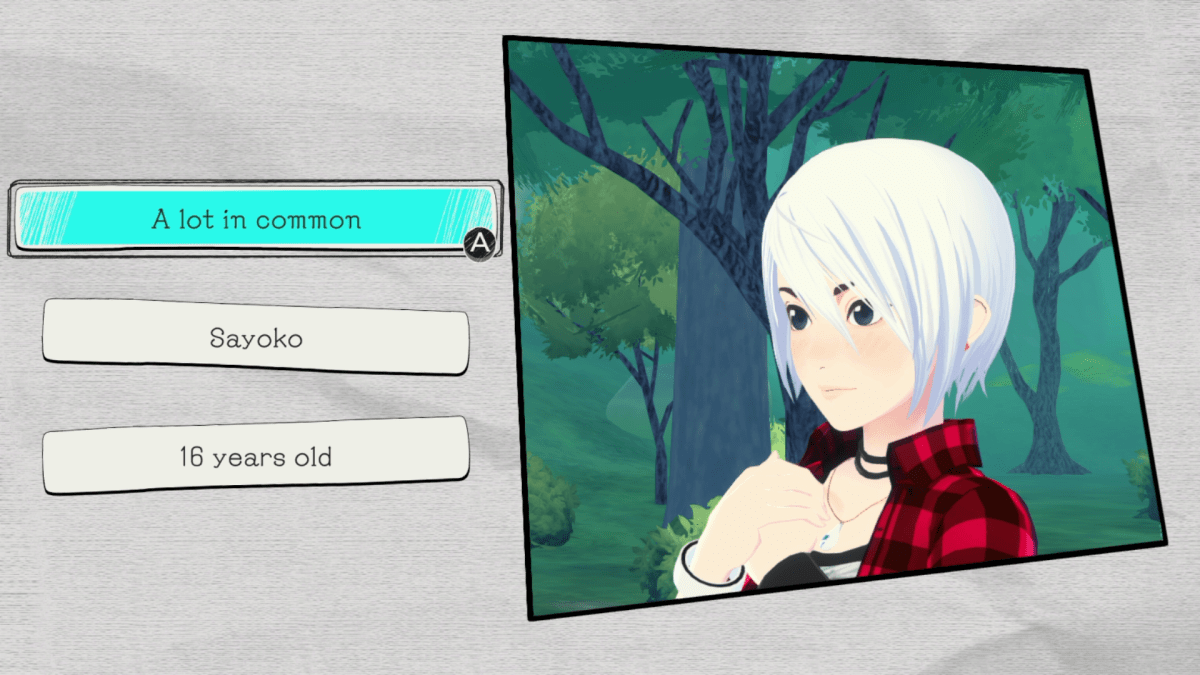This screenshot has height=675, width=1200.
Task: Choose the "A lot in common" reply
Action: (256, 219)
